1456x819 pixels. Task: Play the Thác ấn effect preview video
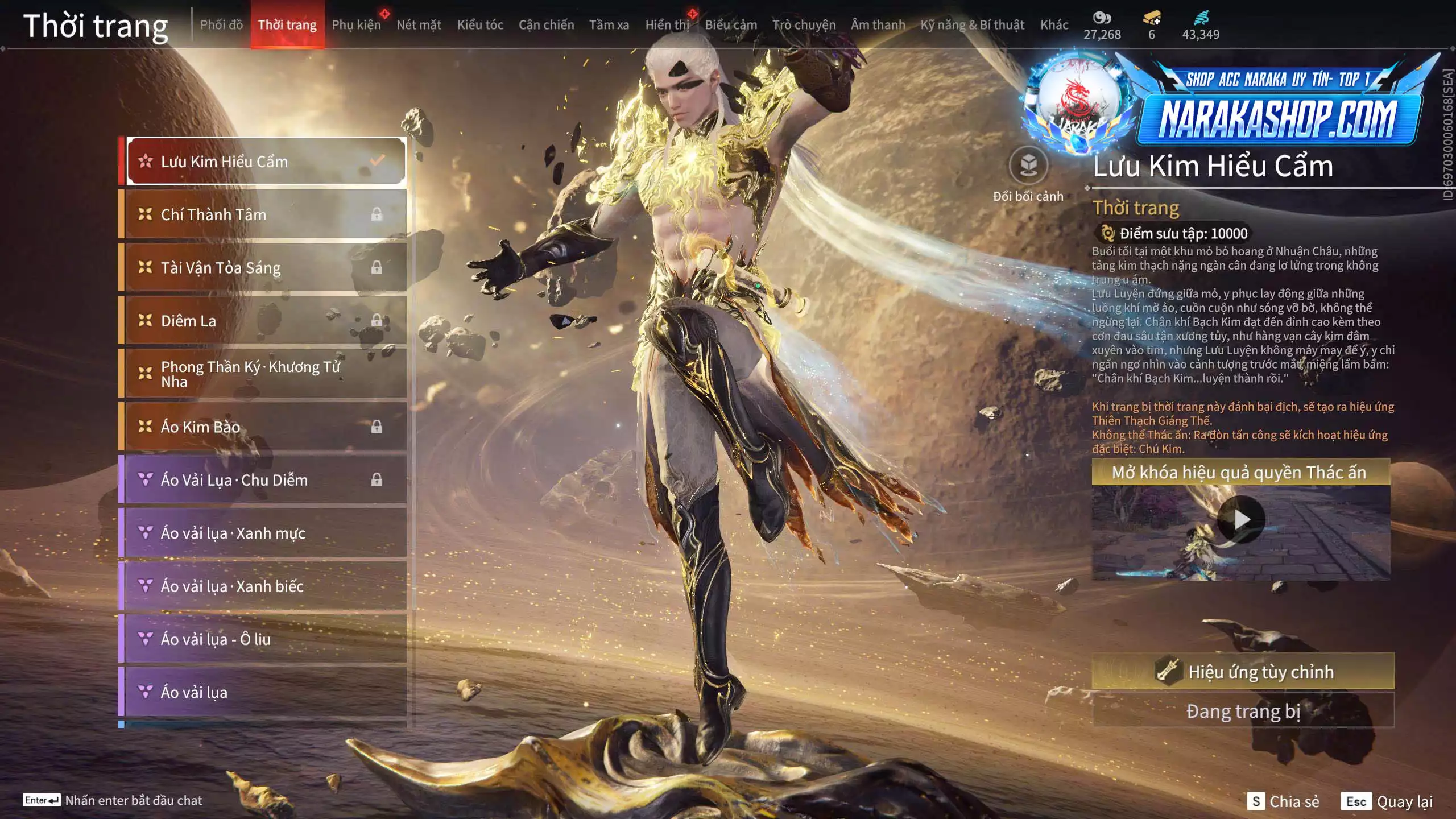[x=1241, y=519]
